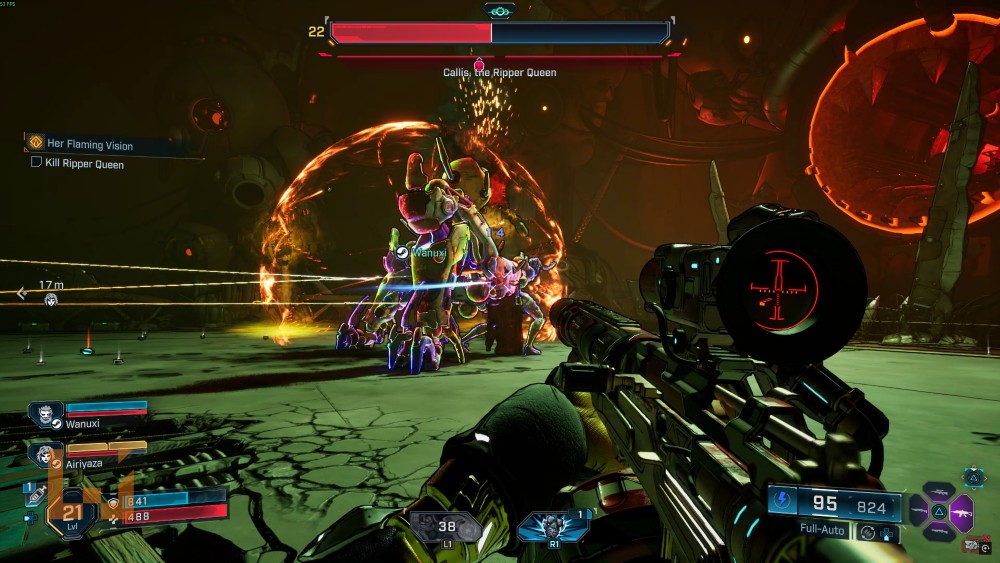Select the Her Flaming Vision quest tracker
Viewport: 1000px width, 563px height.
tap(88, 145)
